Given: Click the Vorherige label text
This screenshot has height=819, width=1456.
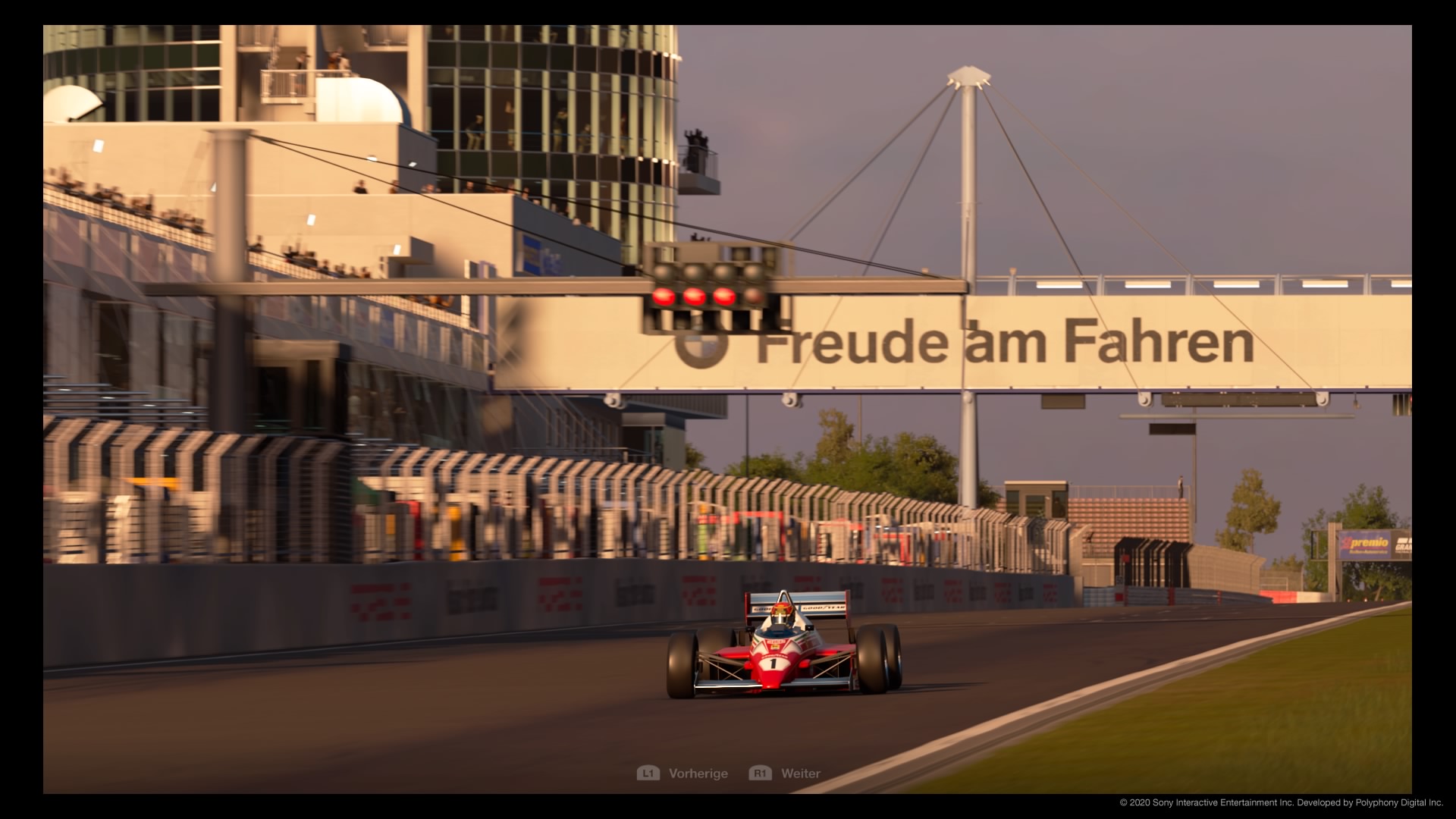Looking at the screenshot, I should [698, 773].
